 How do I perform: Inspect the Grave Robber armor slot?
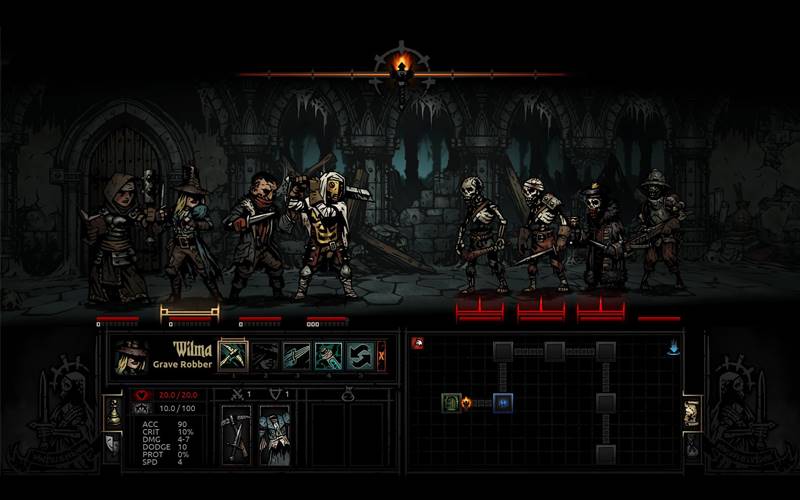click(x=273, y=434)
